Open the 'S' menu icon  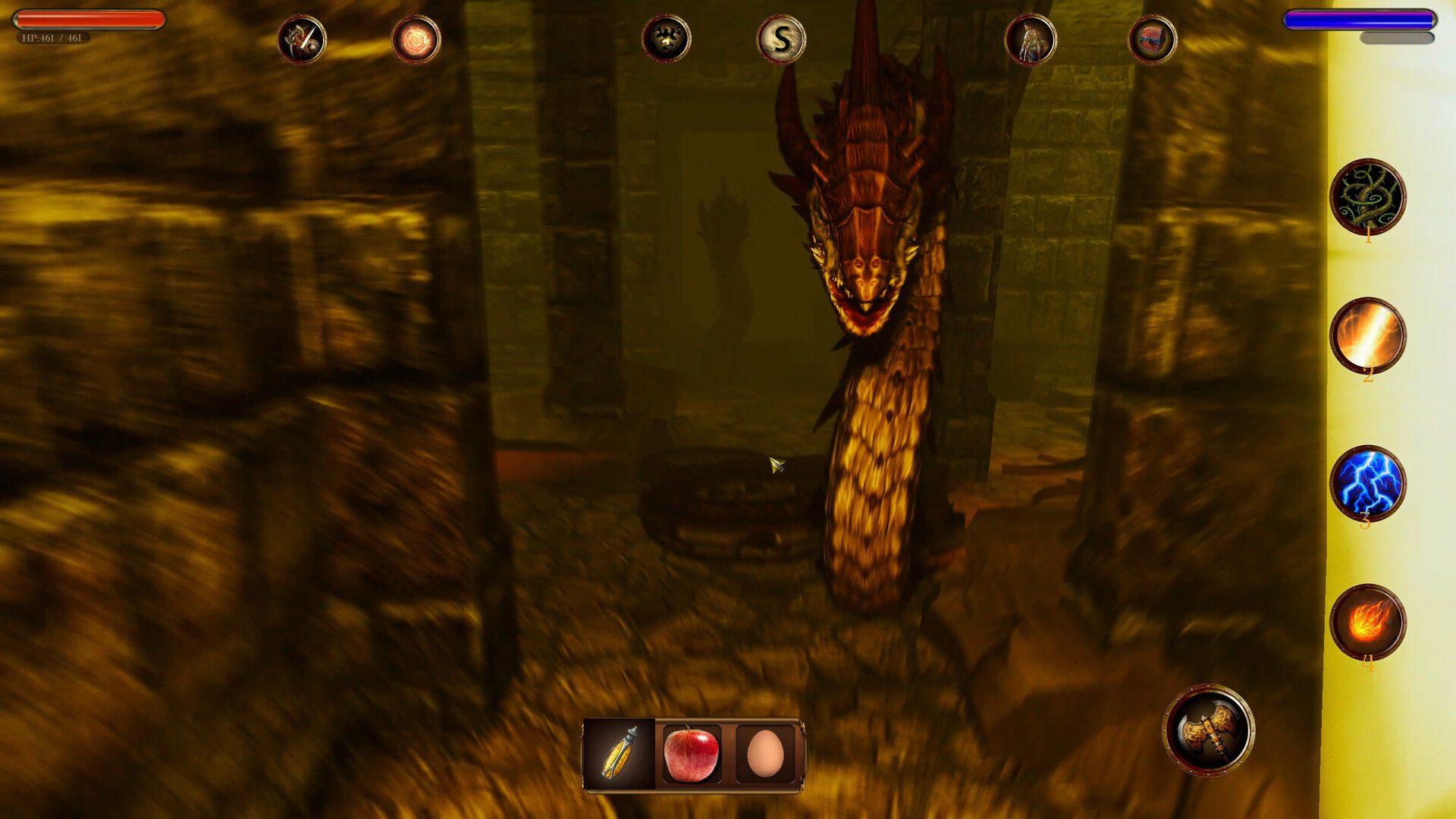click(780, 39)
